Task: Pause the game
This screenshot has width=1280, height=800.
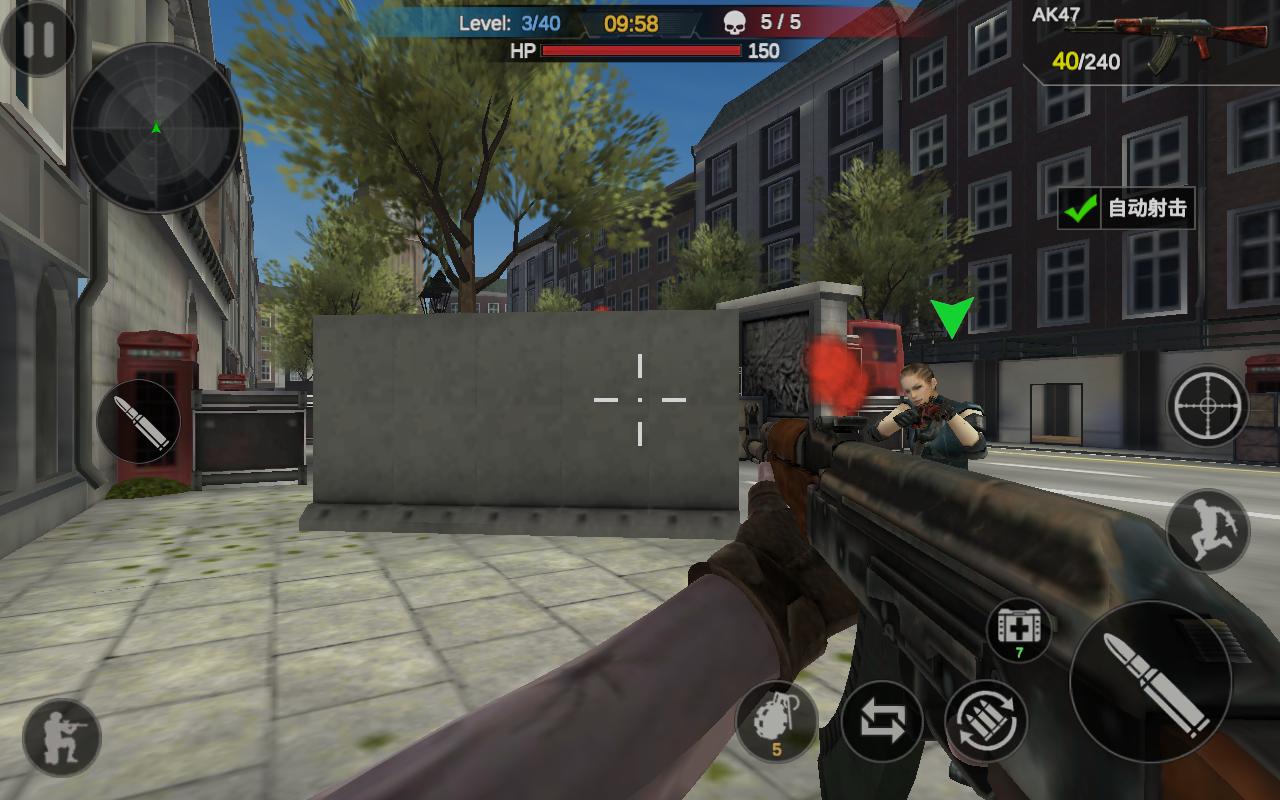Action: pos(38,38)
